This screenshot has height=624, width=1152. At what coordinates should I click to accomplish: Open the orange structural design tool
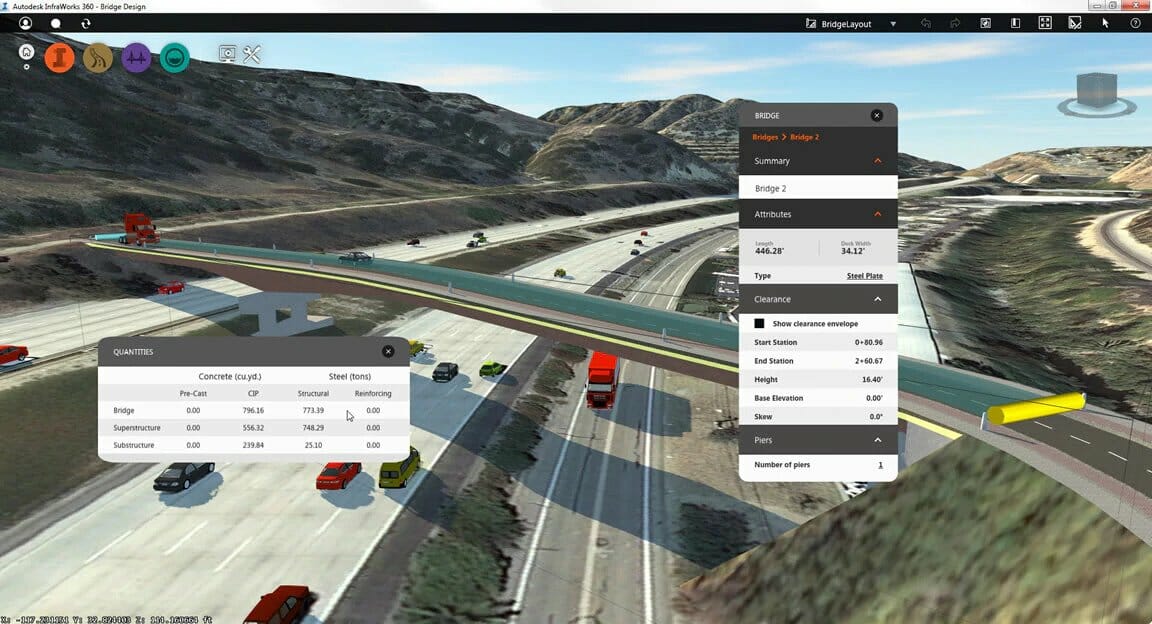[x=60, y=58]
